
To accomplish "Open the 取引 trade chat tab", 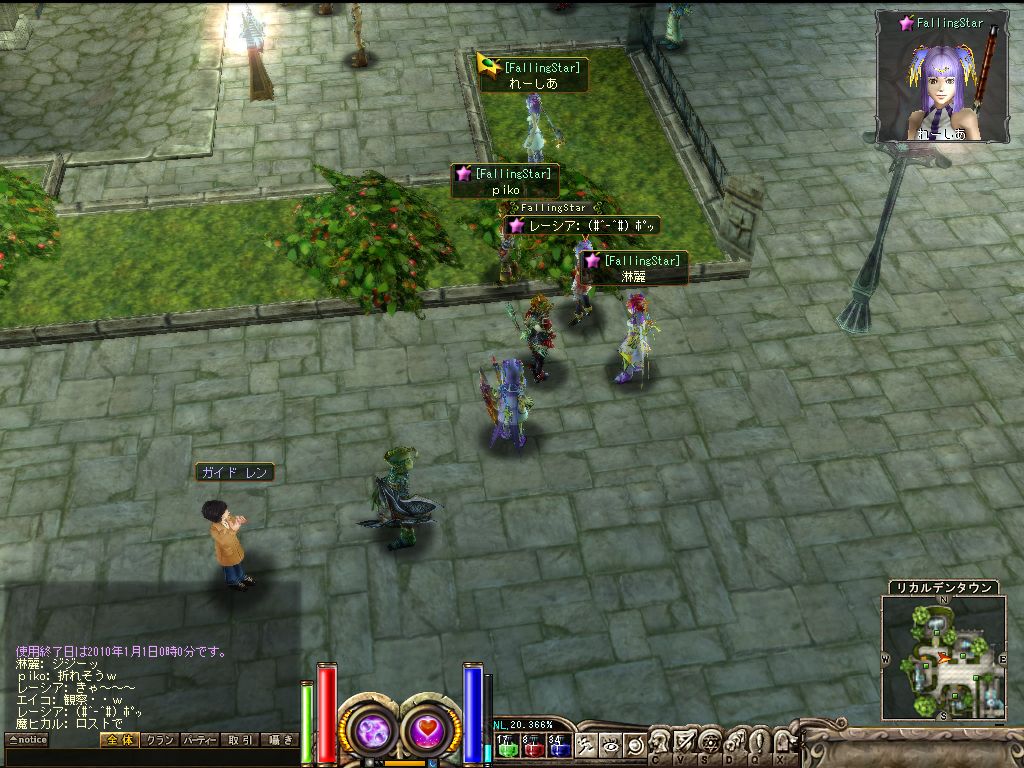I will (240, 740).
